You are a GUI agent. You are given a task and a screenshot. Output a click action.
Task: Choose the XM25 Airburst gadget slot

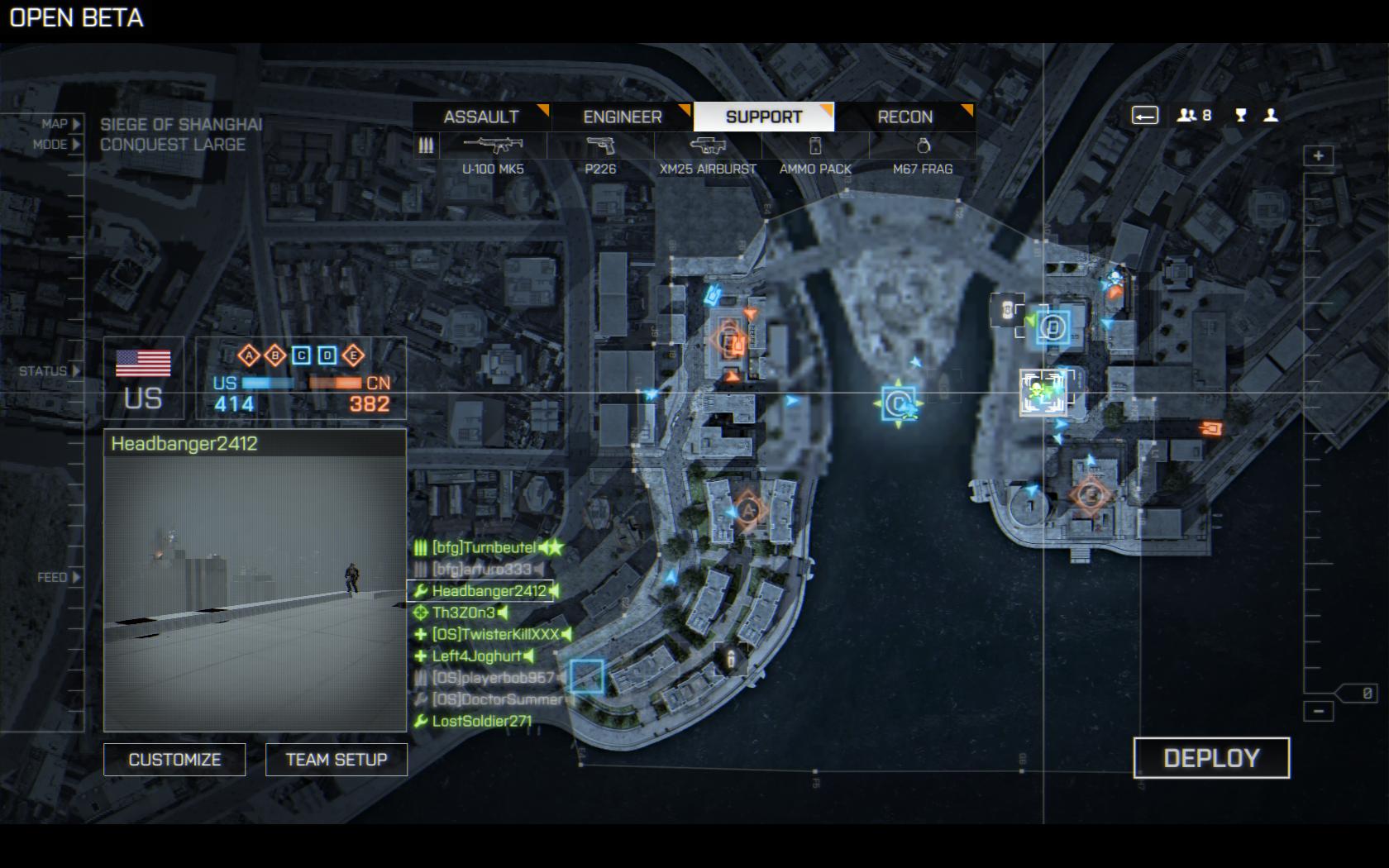point(708,147)
